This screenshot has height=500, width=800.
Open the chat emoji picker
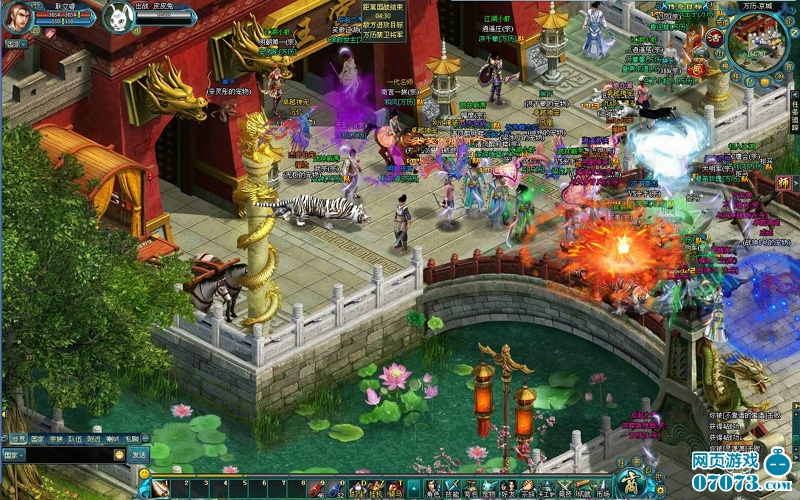[x=120, y=454]
